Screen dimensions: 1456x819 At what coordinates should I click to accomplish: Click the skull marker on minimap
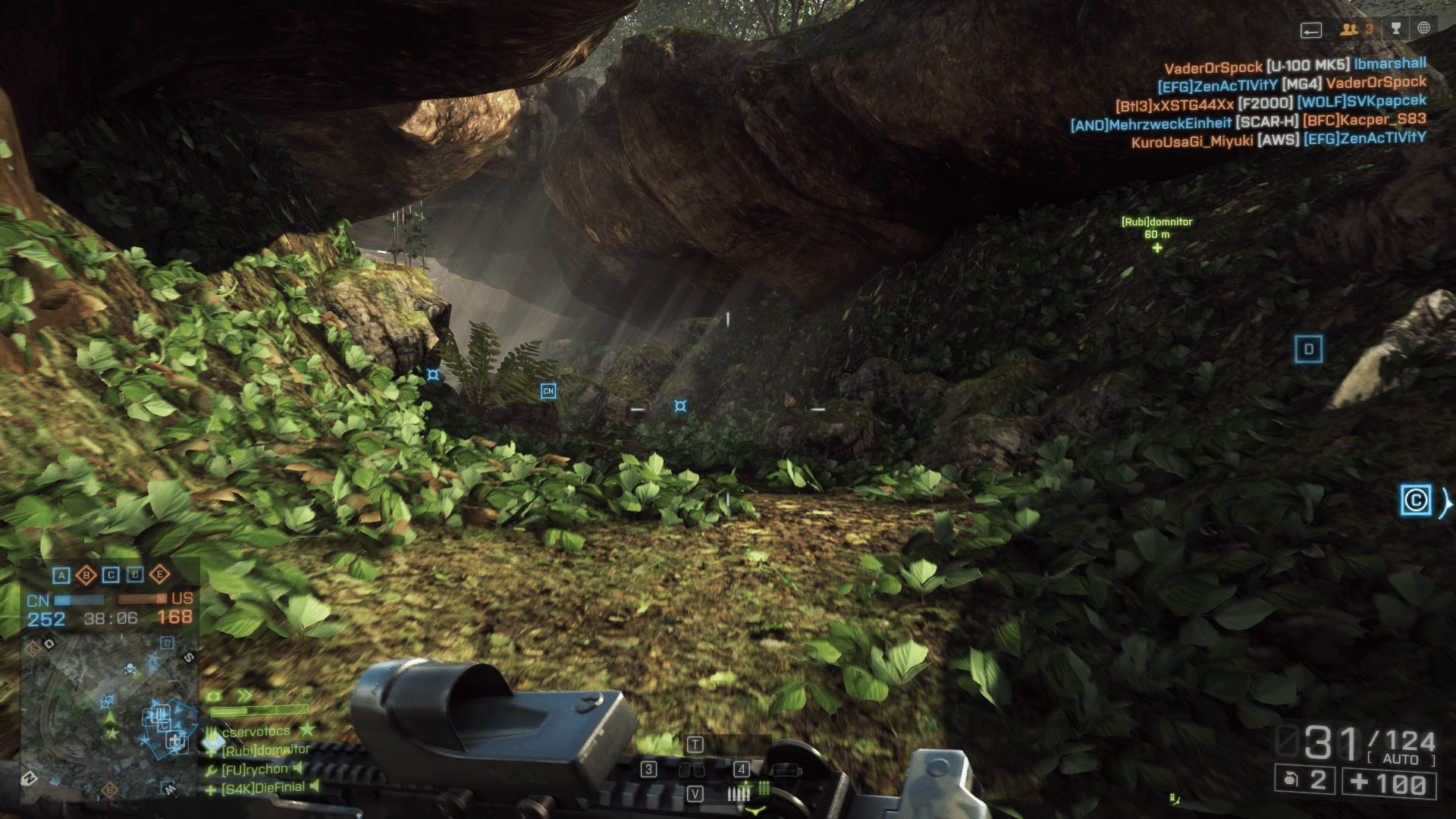(x=130, y=669)
